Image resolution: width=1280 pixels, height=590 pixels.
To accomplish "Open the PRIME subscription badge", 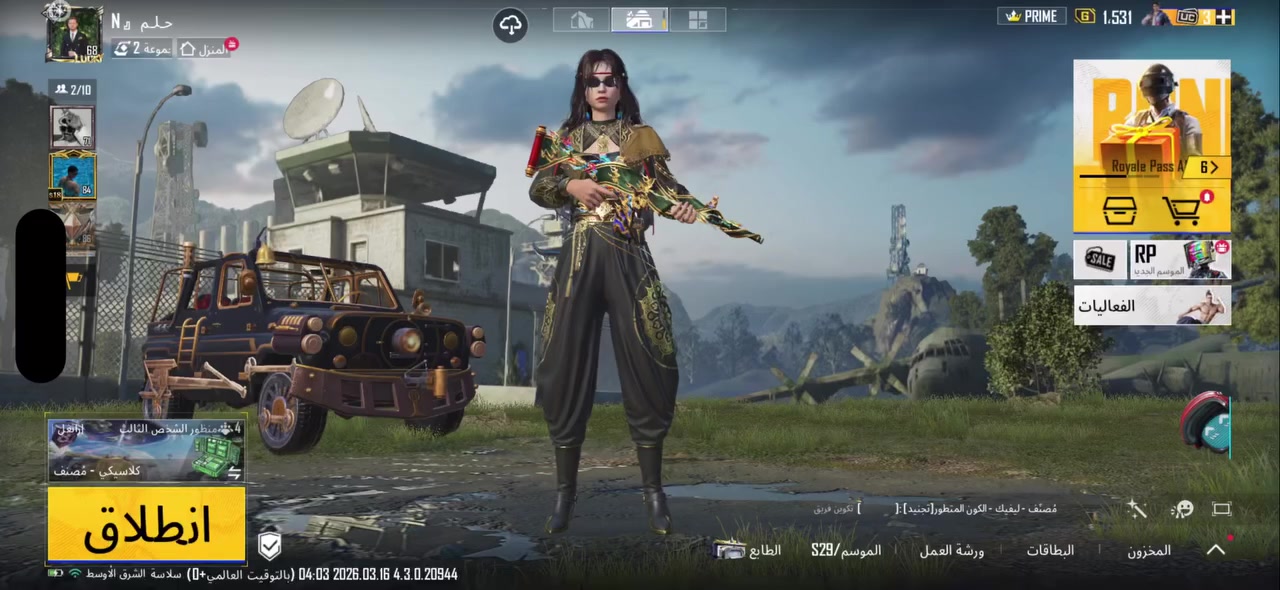I will pyautogui.click(x=1032, y=16).
